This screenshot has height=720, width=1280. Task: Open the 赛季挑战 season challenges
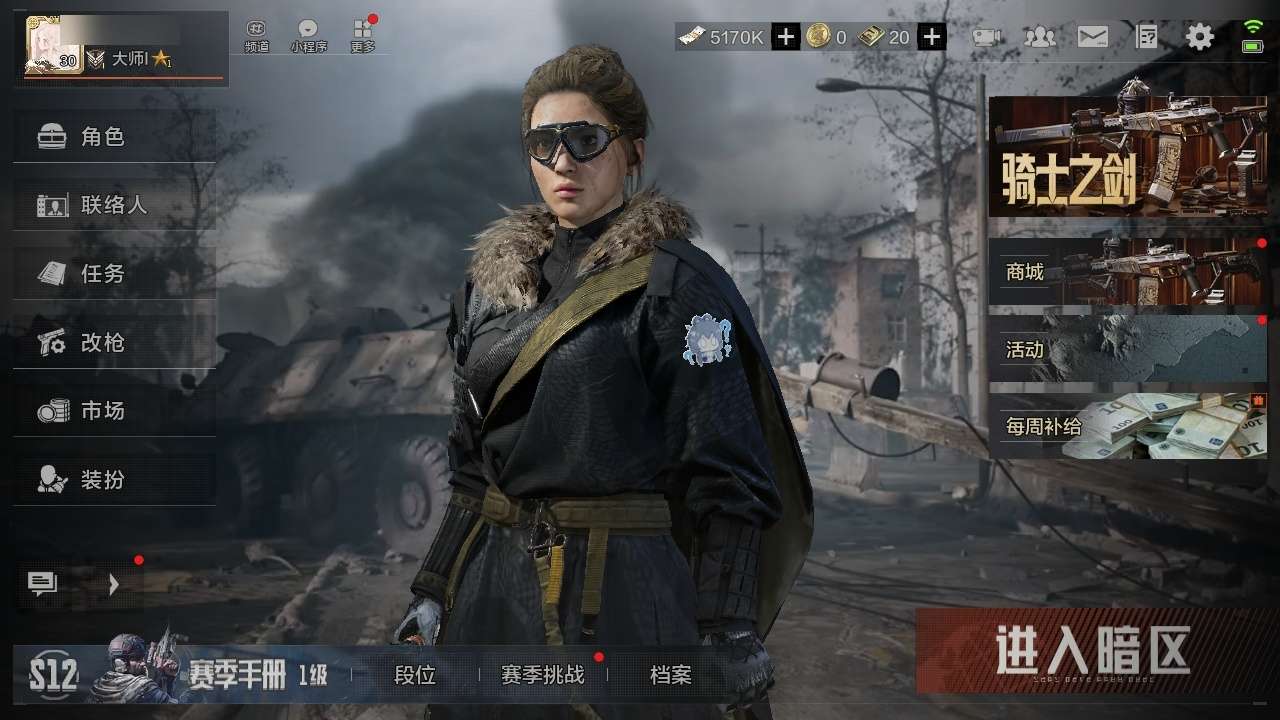click(x=542, y=675)
